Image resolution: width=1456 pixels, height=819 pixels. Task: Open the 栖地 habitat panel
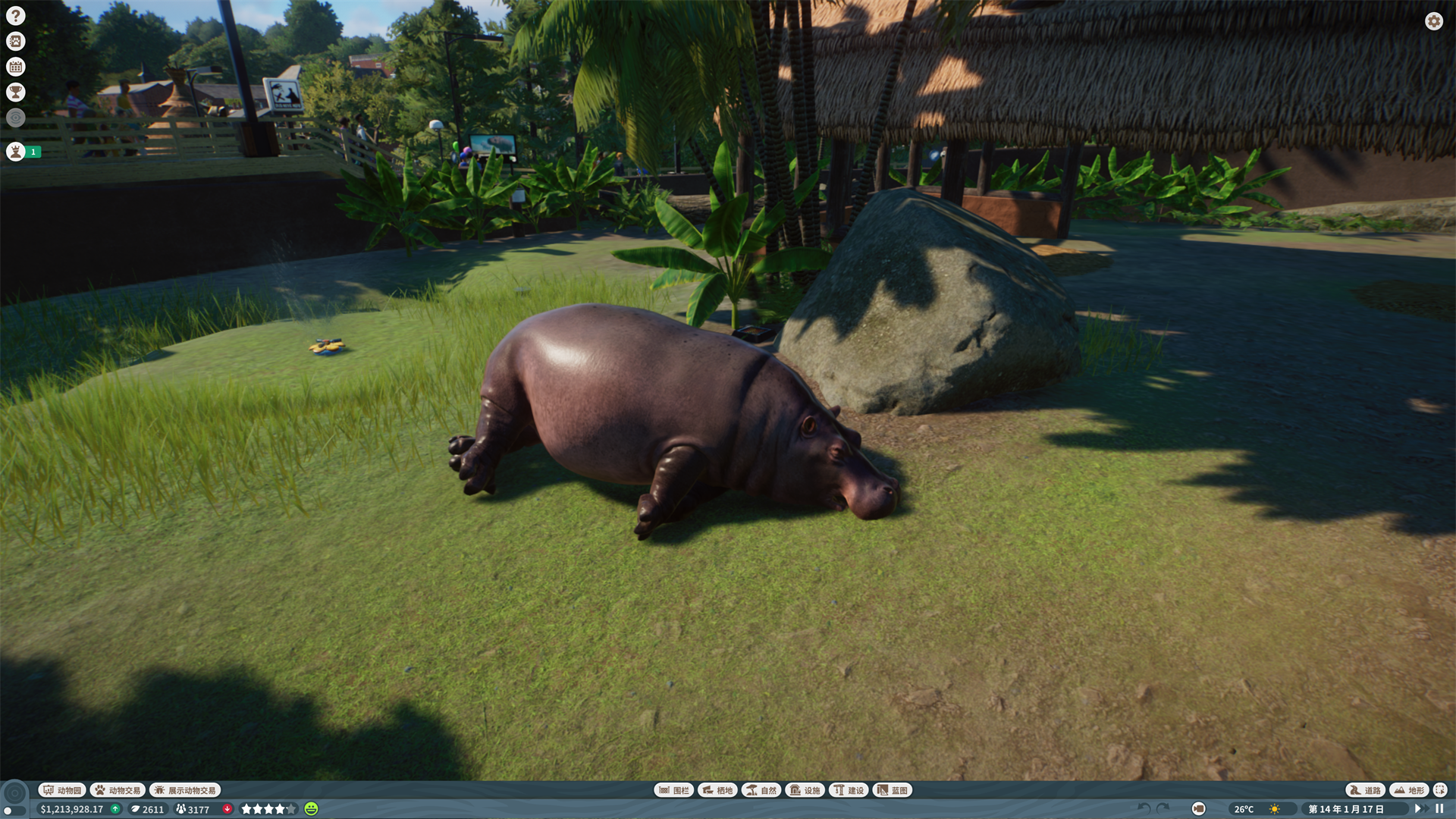(x=716, y=790)
